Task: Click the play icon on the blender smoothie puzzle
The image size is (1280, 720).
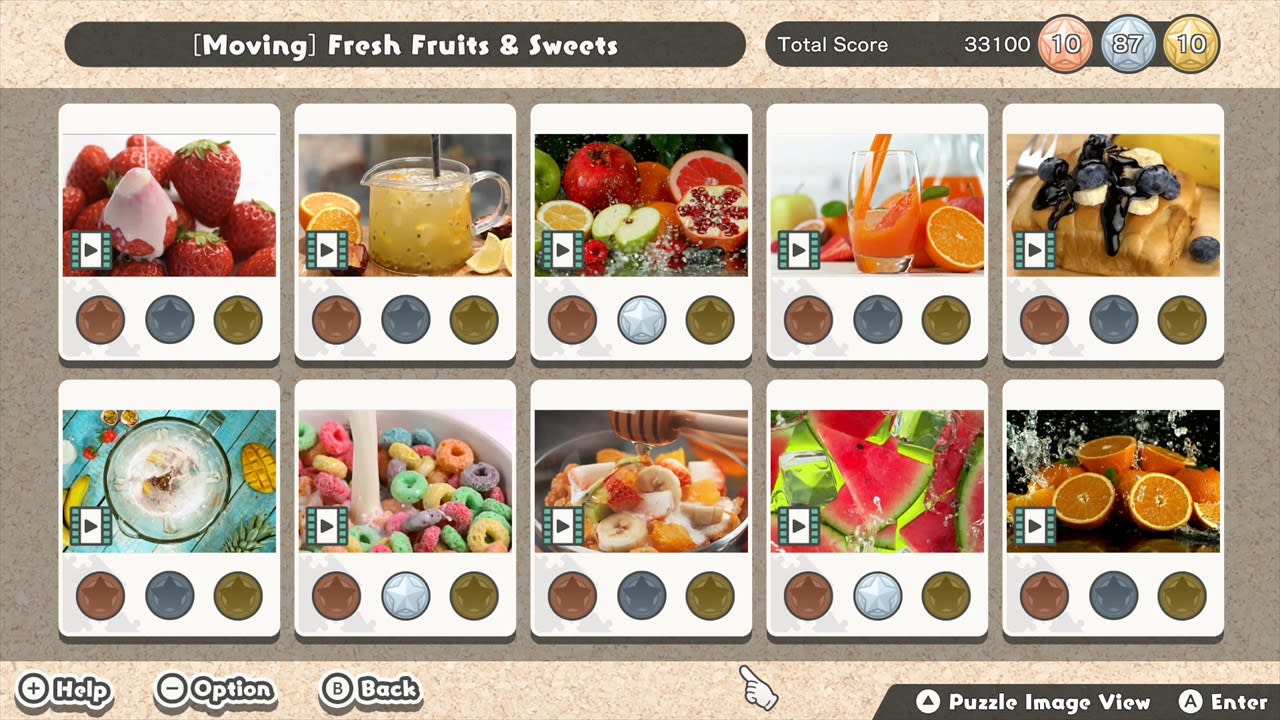Action: coord(91,525)
